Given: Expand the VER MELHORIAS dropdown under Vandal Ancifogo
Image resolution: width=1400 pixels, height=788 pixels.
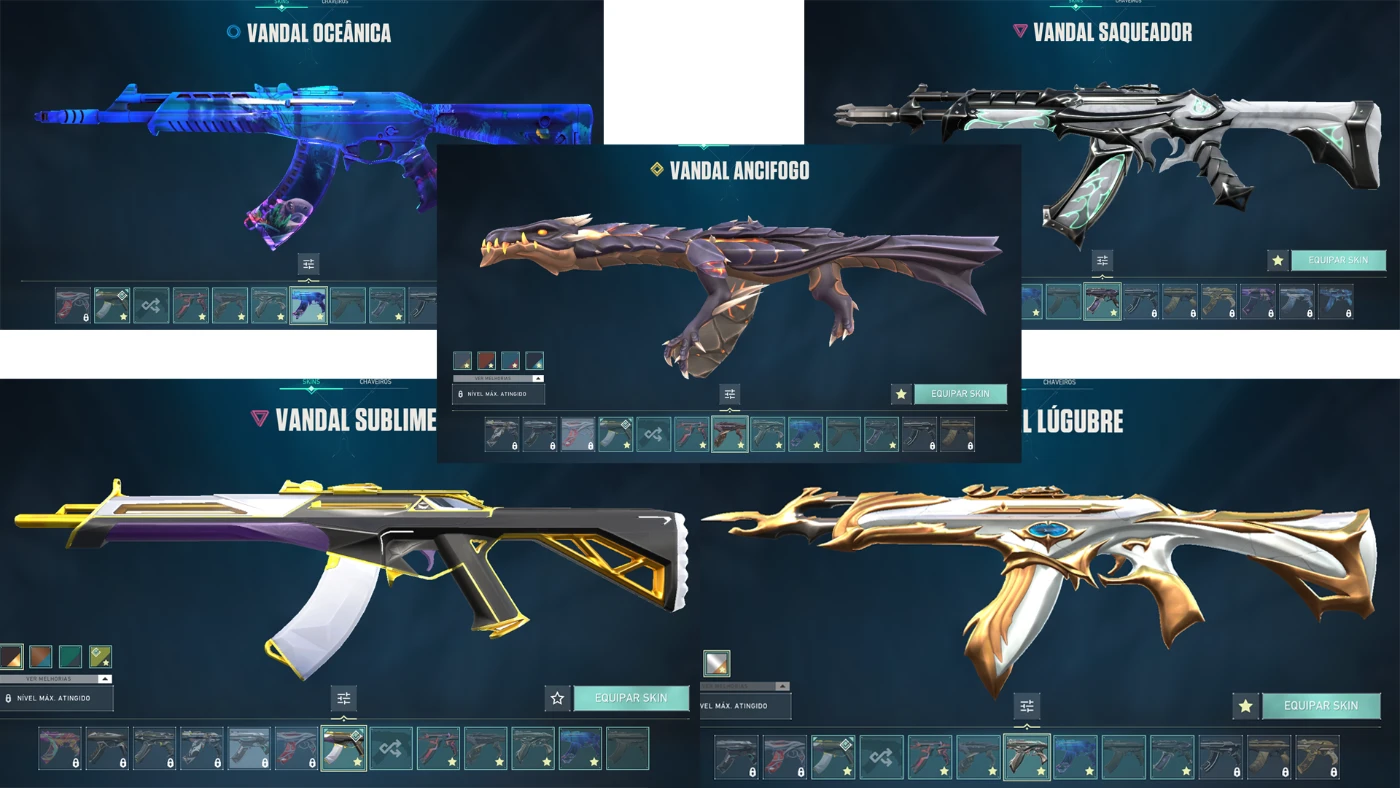Looking at the screenshot, I should pyautogui.click(x=497, y=378).
